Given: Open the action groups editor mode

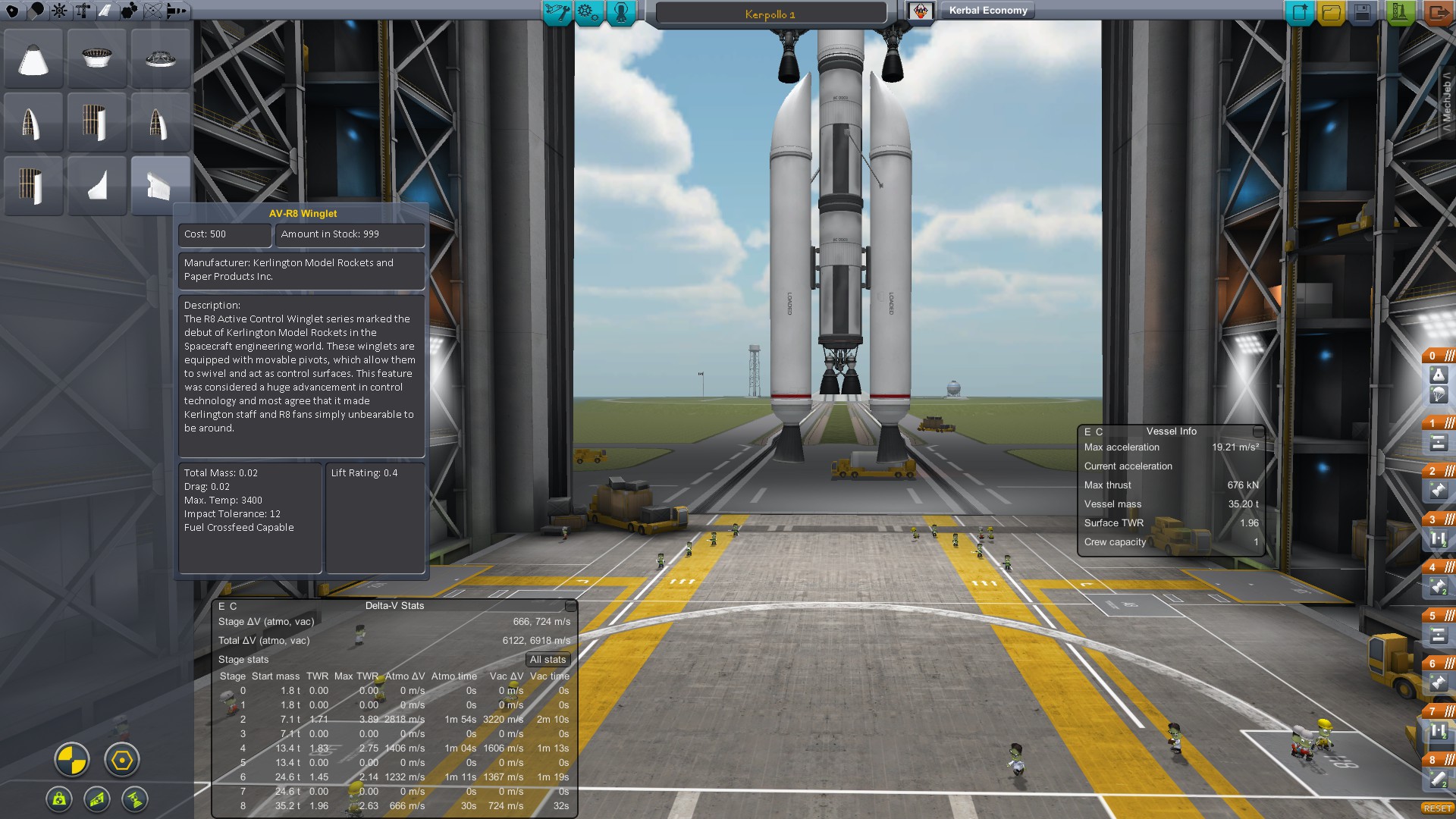Looking at the screenshot, I should point(588,12).
